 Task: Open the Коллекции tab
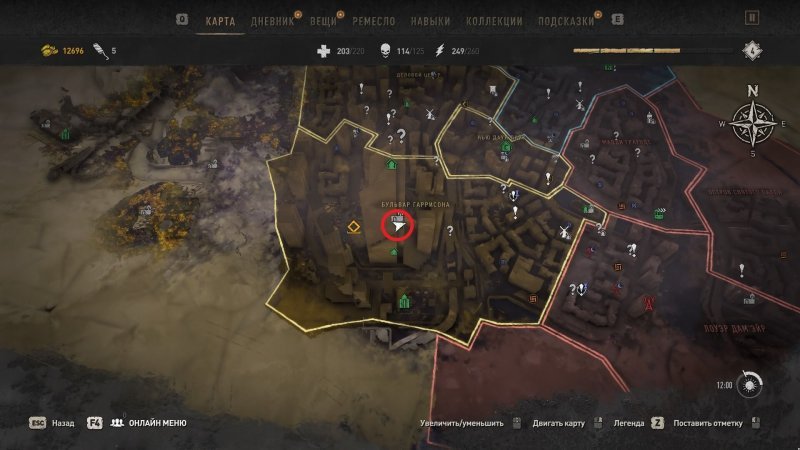click(x=494, y=20)
